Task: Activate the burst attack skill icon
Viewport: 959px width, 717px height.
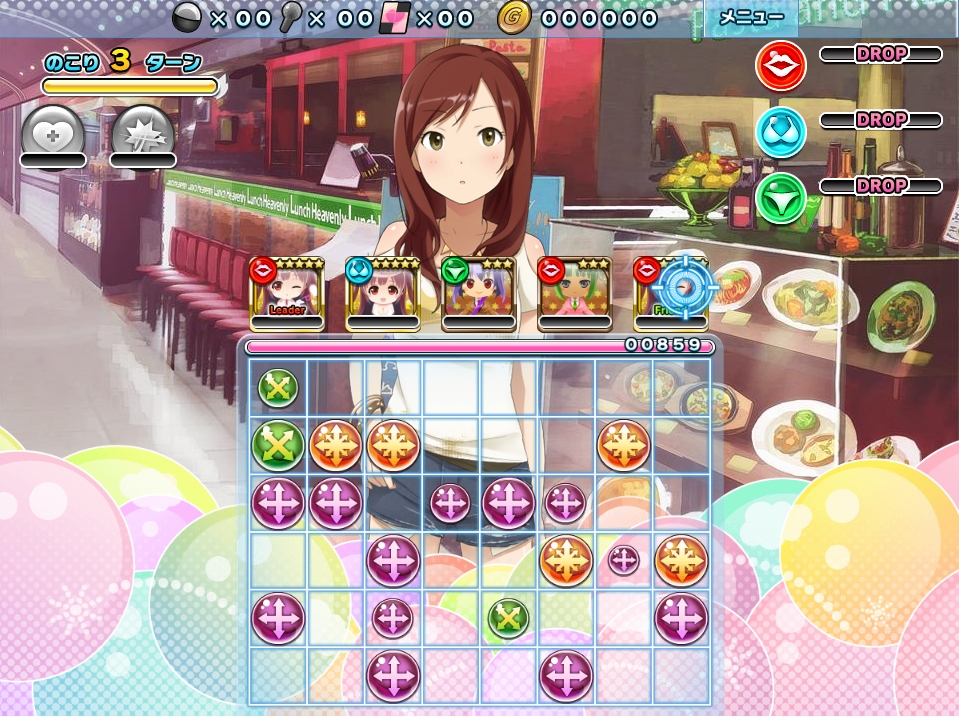Action: click(142, 134)
